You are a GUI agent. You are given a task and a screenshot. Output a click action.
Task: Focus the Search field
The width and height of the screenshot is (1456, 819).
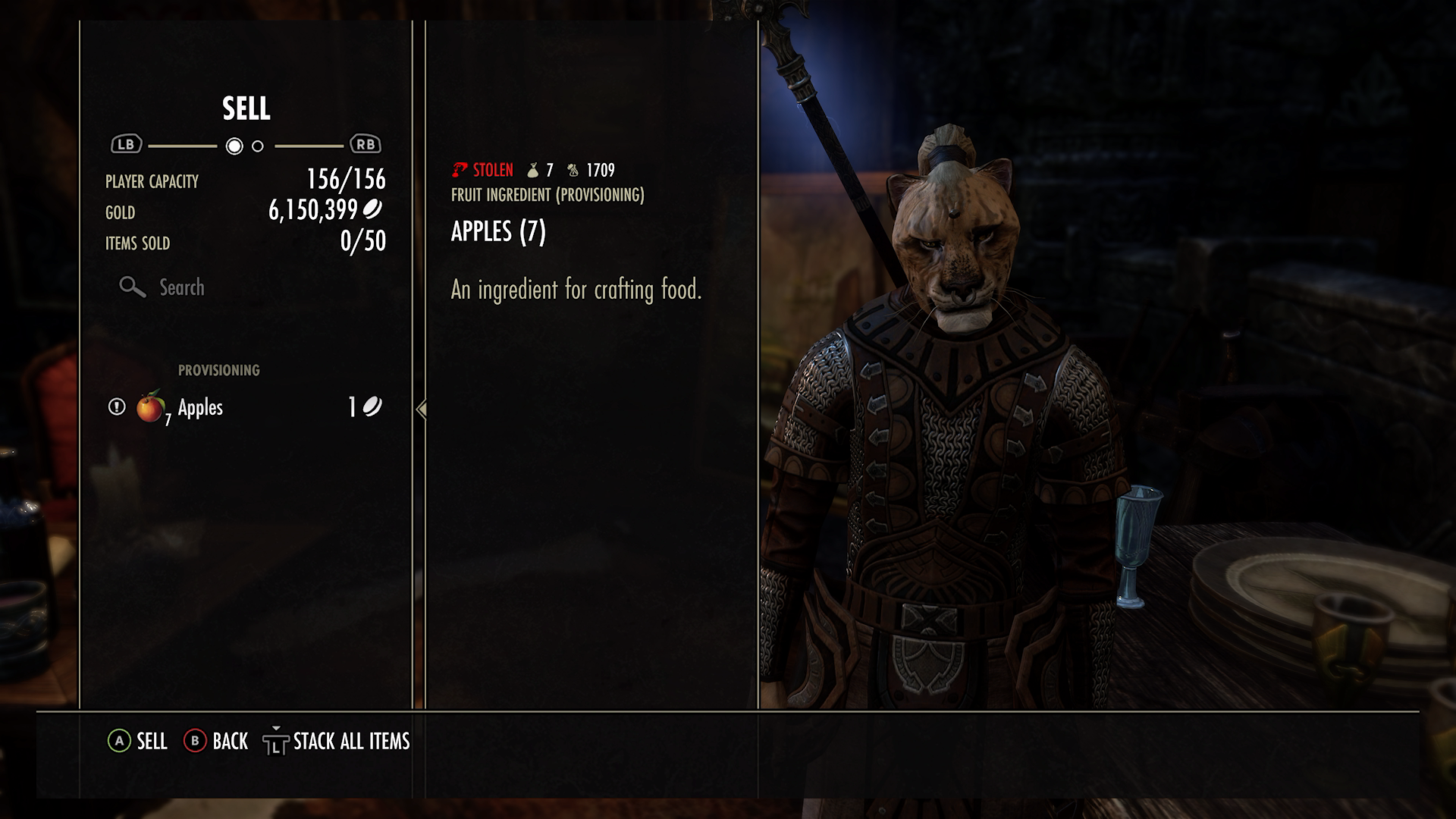tap(182, 287)
